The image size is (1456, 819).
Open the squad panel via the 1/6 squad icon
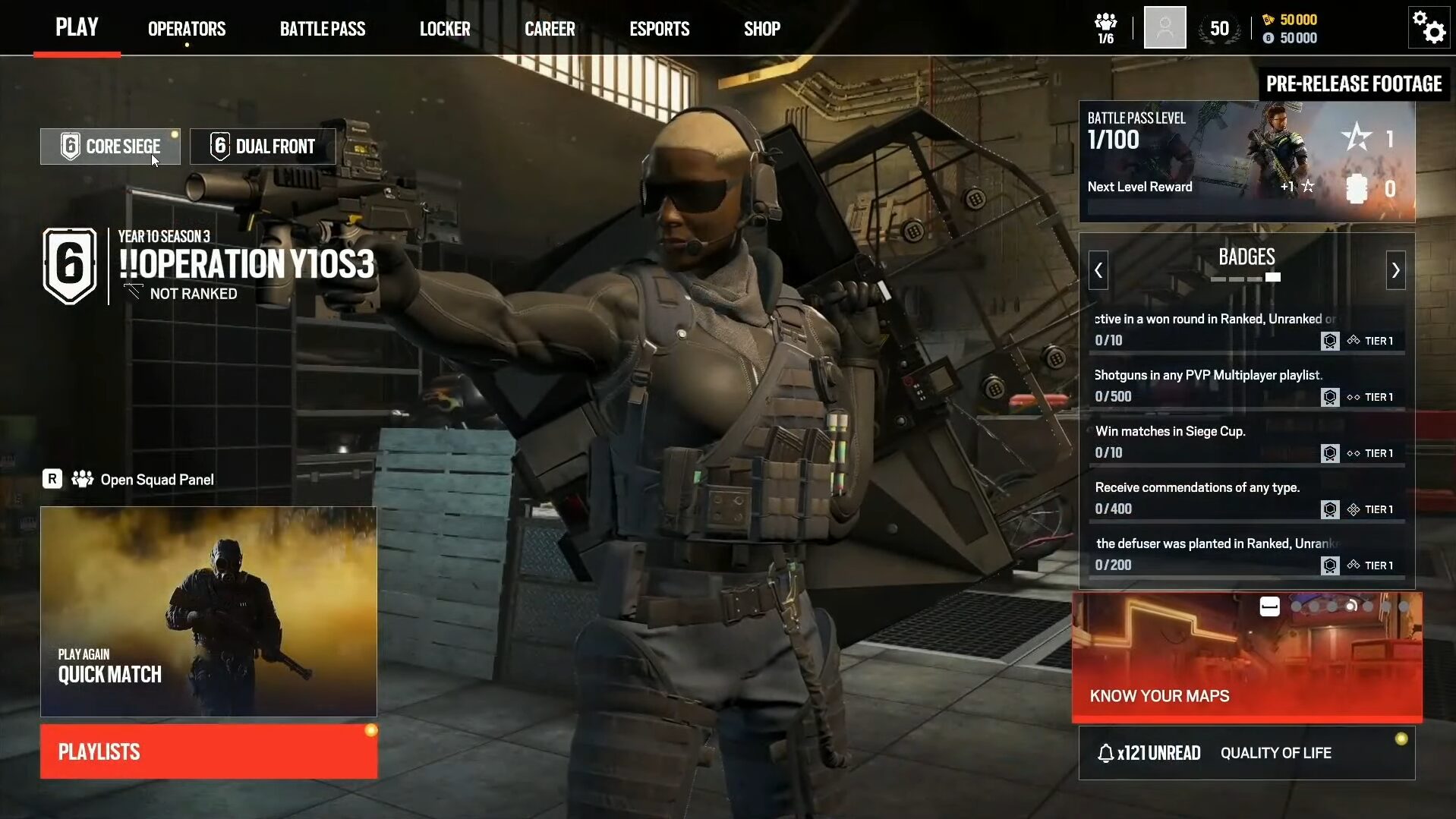pos(1106,27)
